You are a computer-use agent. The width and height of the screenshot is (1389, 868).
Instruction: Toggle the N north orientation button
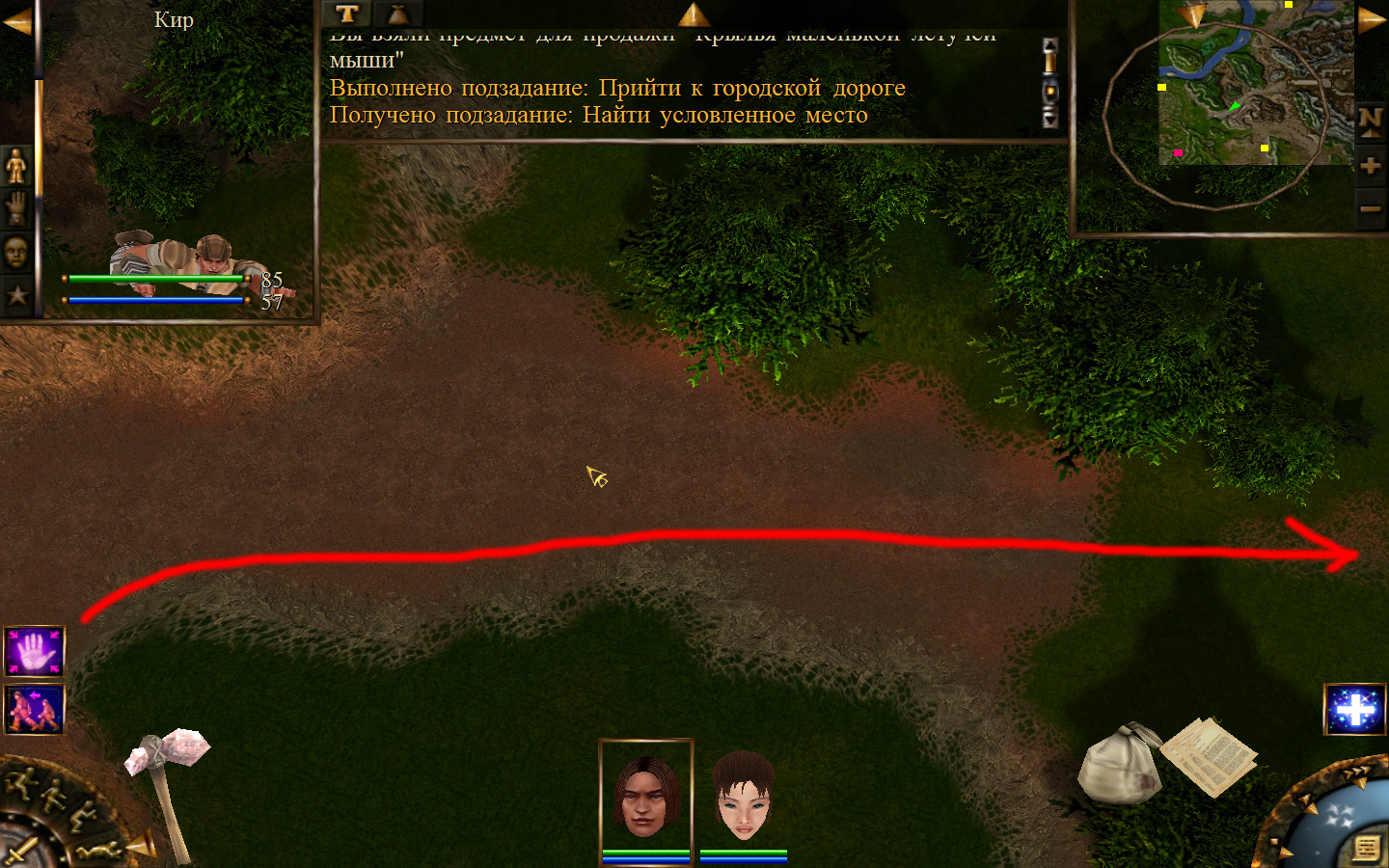(1371, 122)
